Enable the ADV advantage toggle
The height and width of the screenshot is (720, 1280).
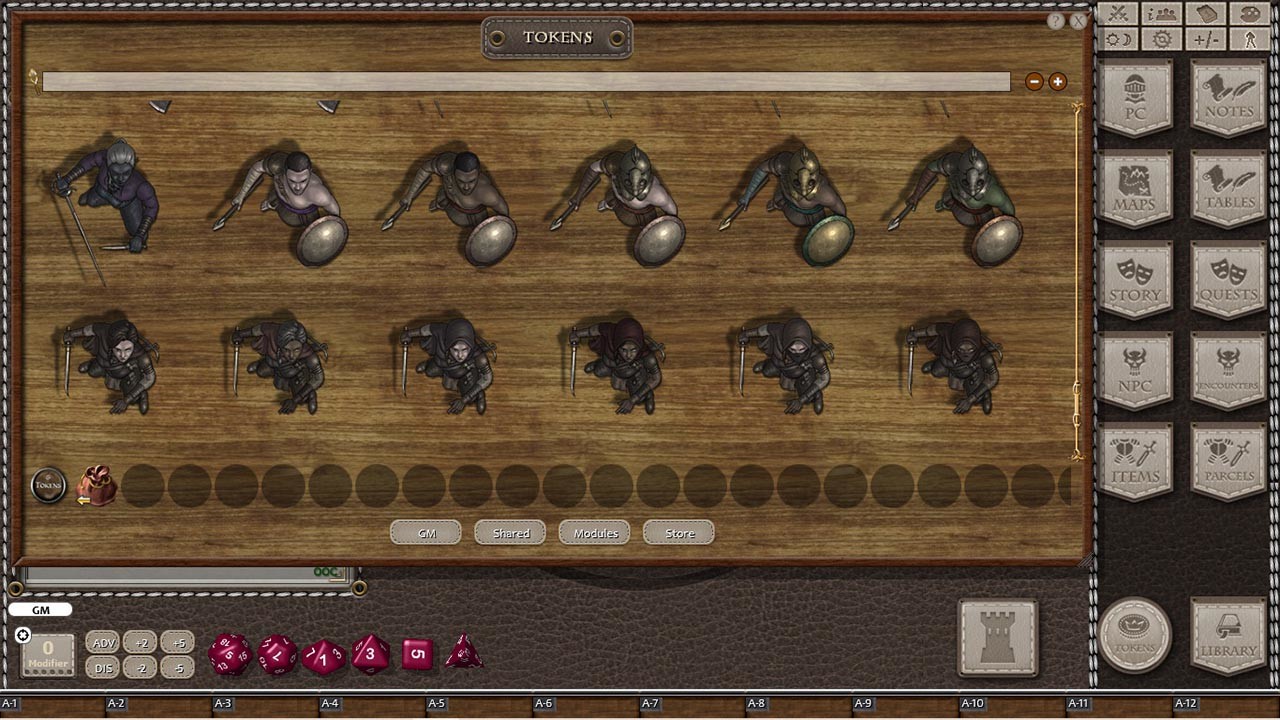click(102, 642)
